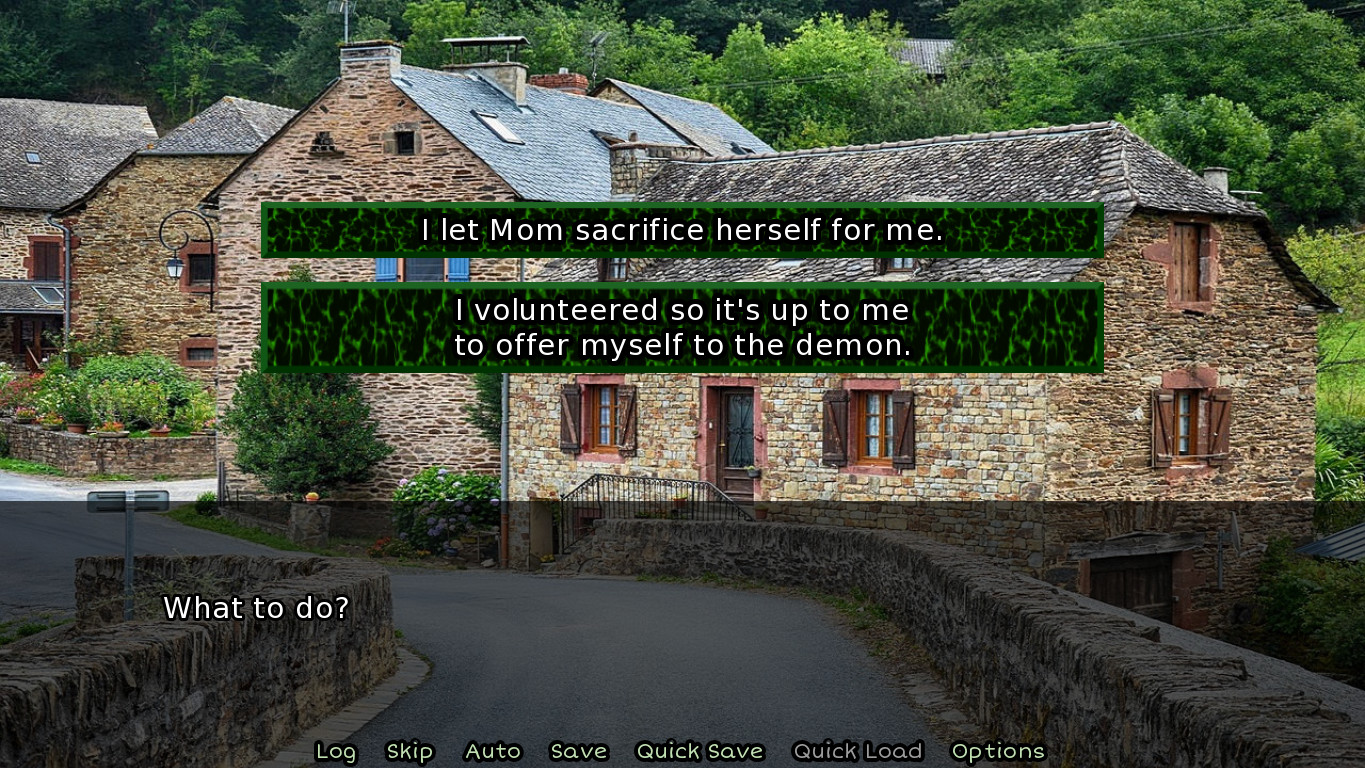Open preferences via Options
The width and height of the screenshot is (1365, 768).
(999, 751)
